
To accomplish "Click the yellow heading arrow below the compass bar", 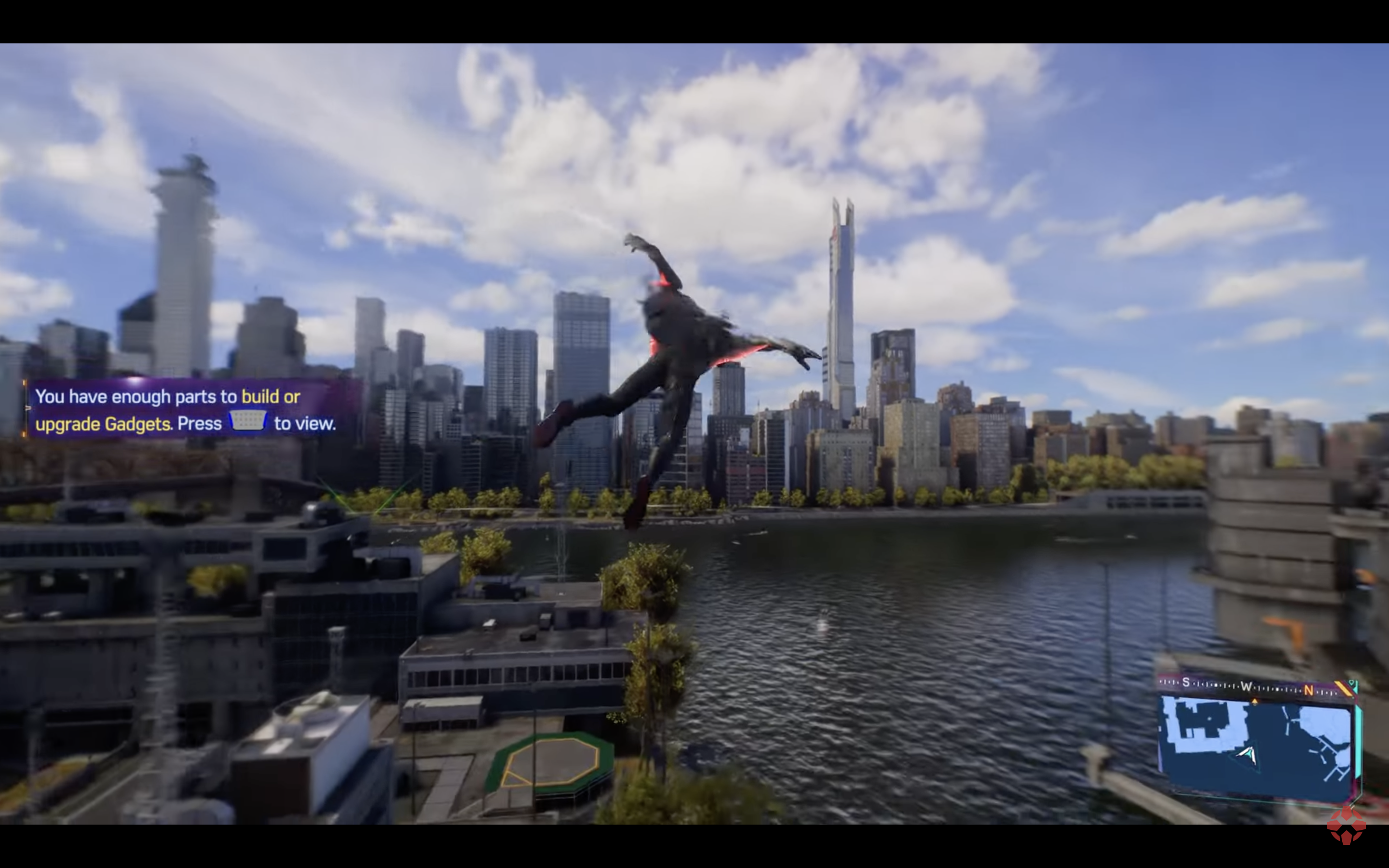I will coord(1255,701).
